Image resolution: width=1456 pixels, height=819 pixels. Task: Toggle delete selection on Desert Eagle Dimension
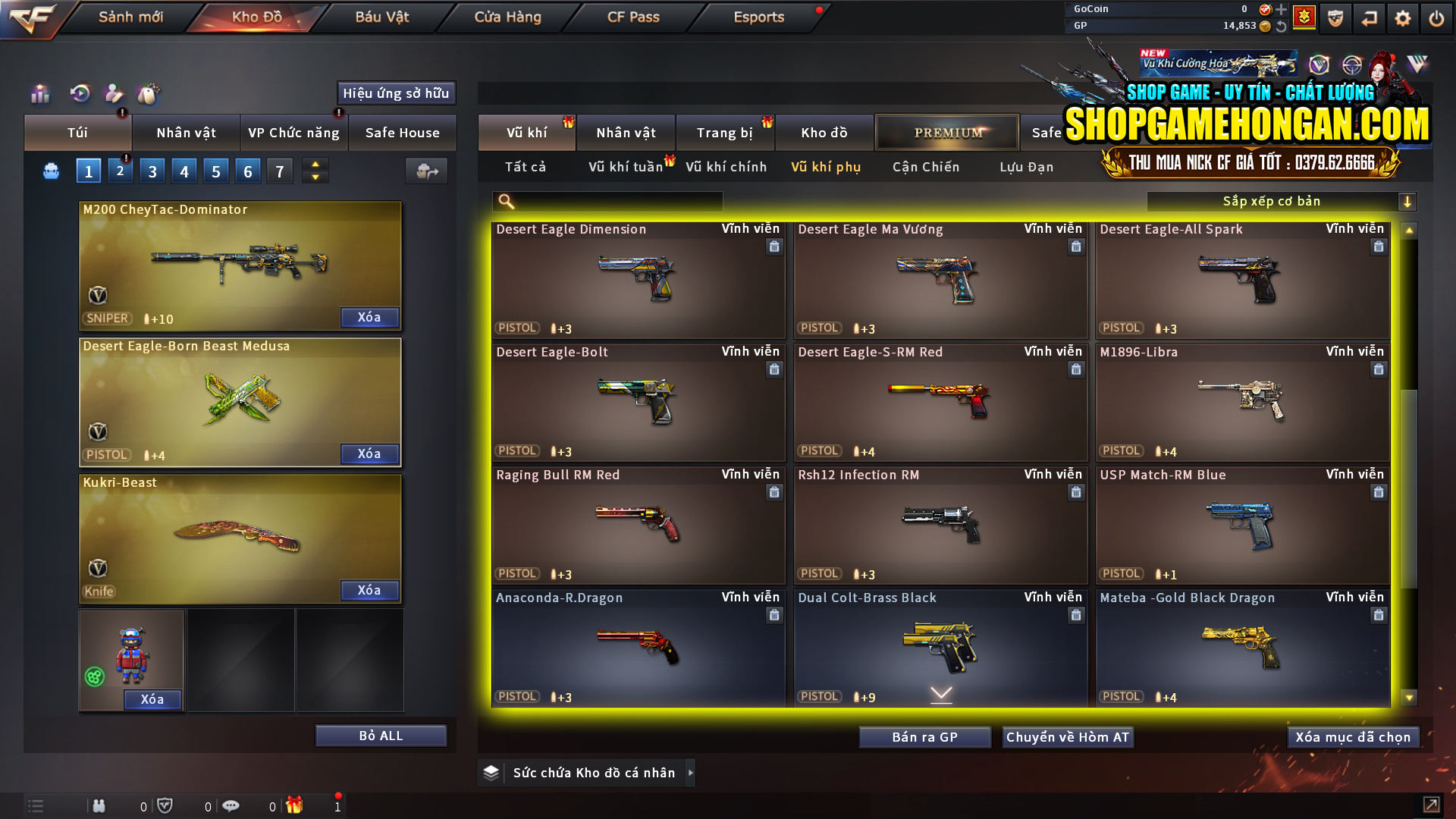(774, 246)
